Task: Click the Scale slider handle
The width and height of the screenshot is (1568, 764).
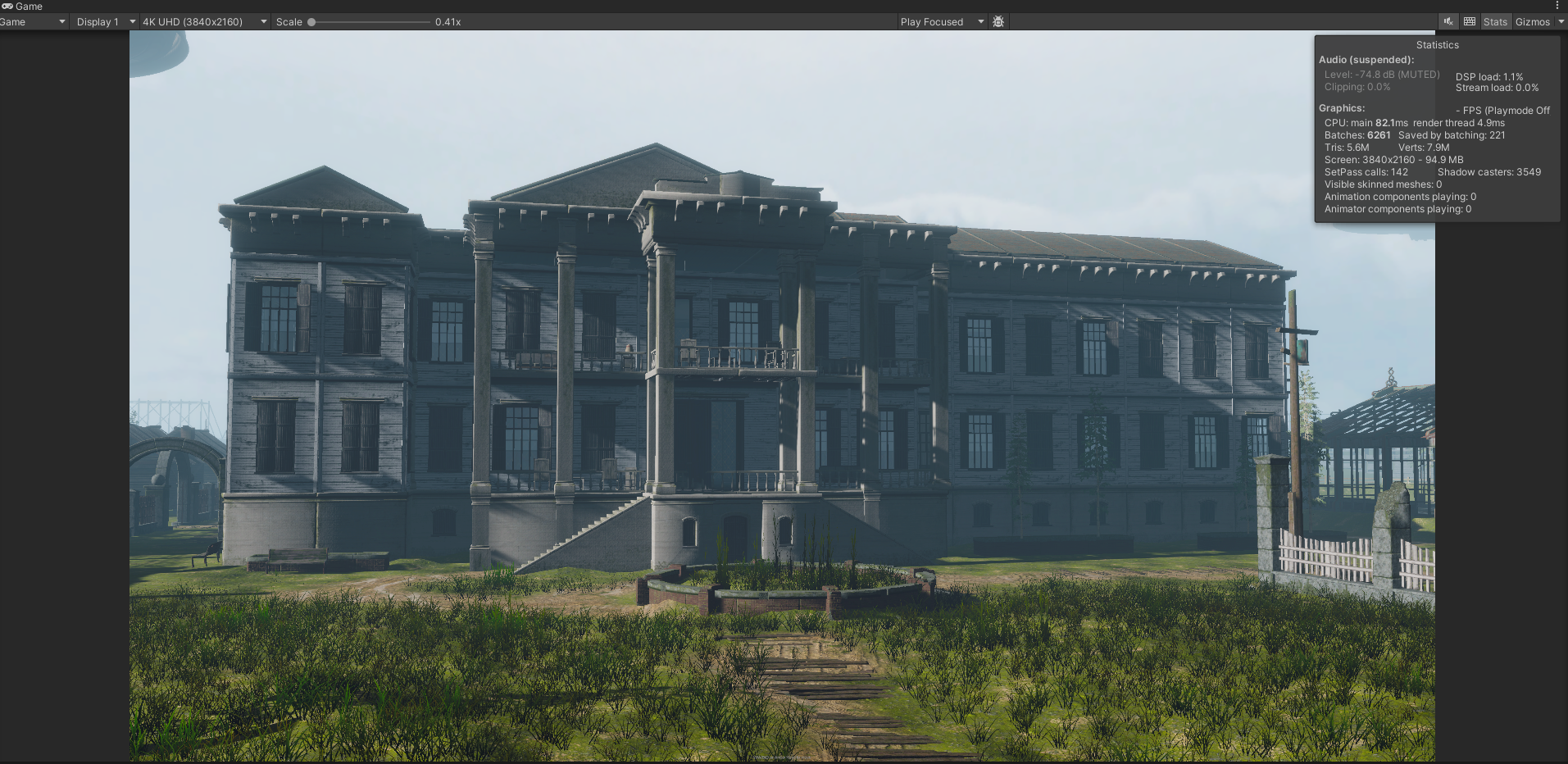Action: pos(311,22)
